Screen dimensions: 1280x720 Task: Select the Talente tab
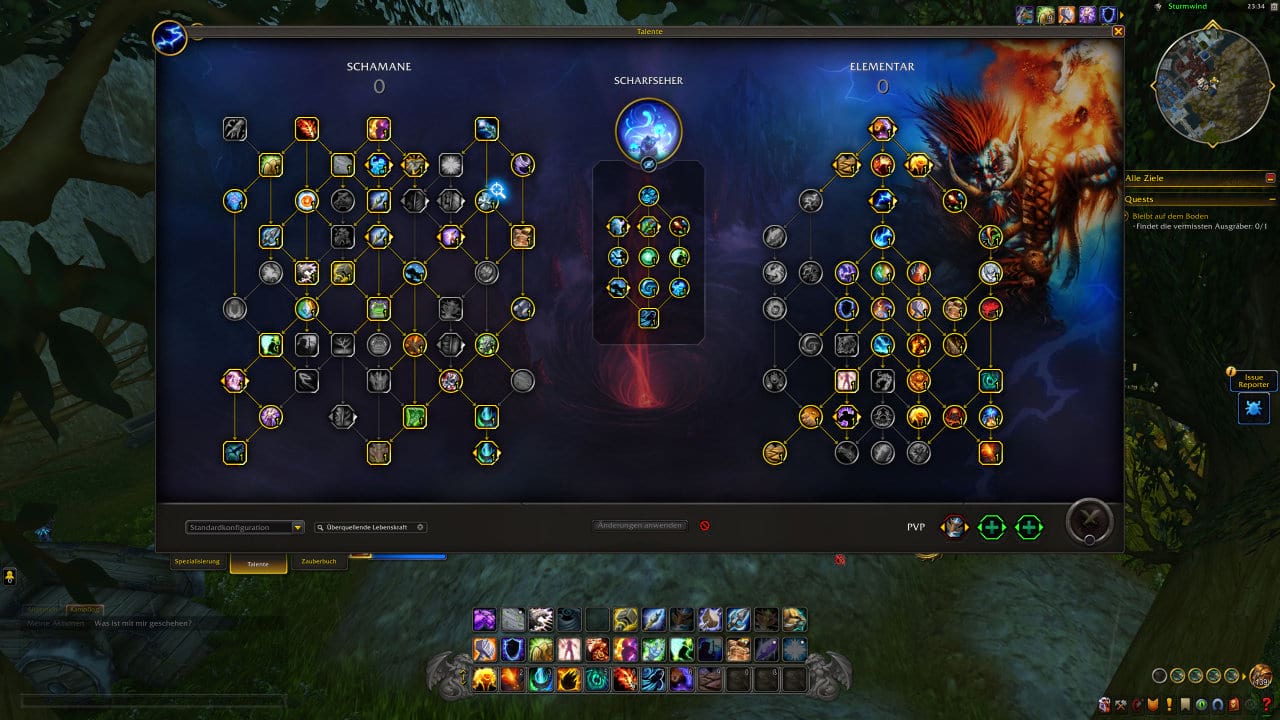coord(258,563)
